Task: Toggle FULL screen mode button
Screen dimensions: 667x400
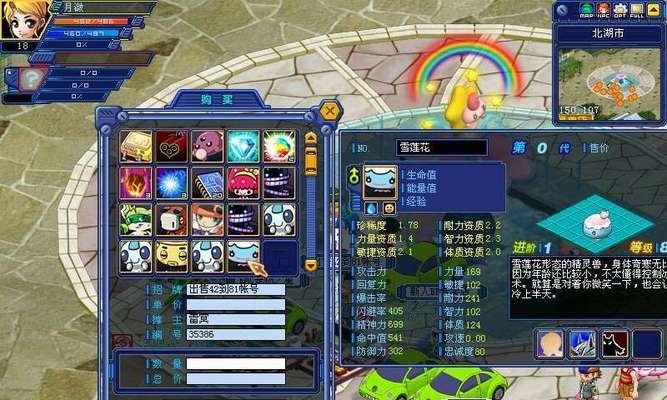Action: coord(638,13)
